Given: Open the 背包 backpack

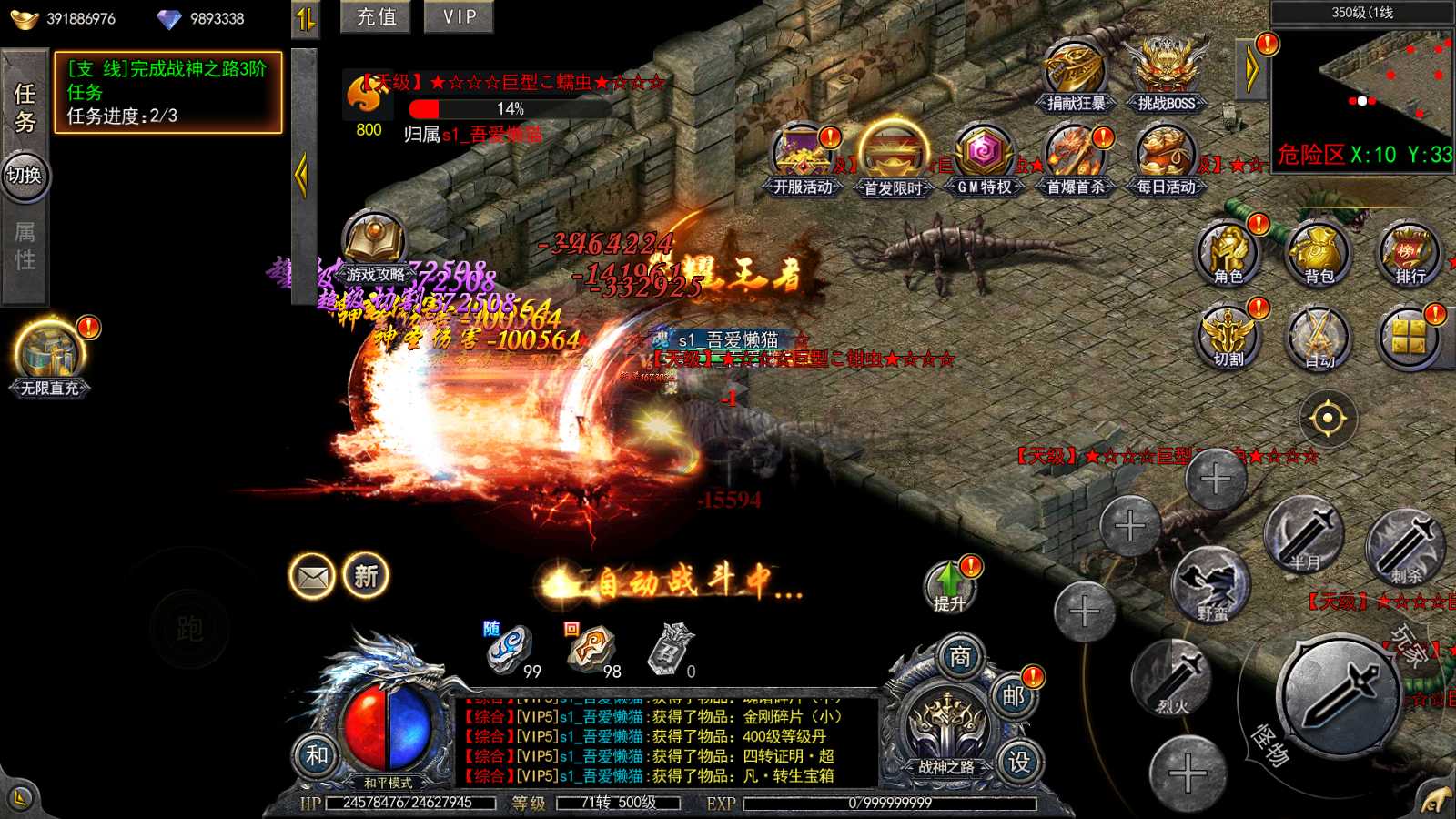Looking at the screenshot, I should 1319,253.
